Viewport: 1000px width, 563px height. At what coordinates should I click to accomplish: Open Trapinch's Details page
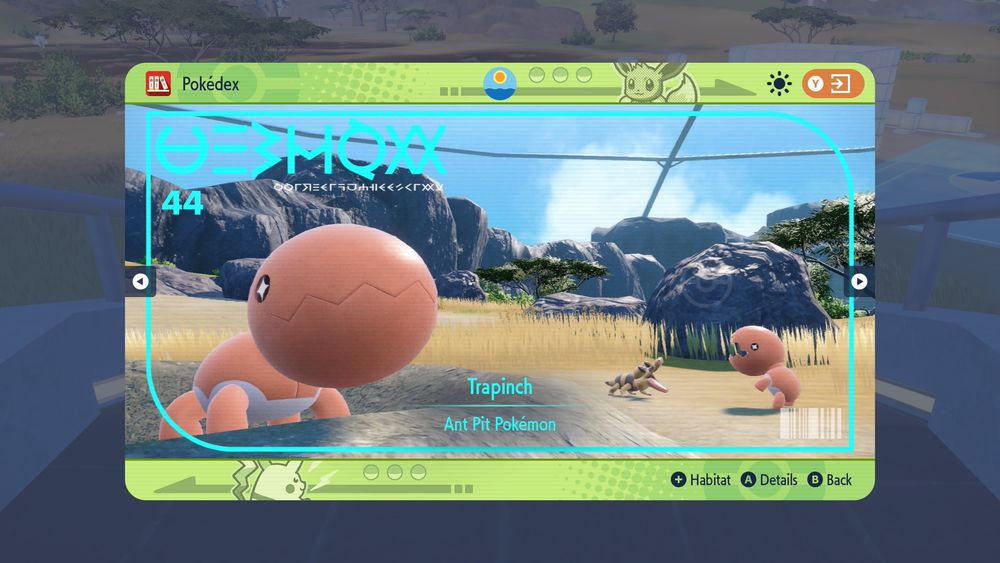(x=769, y=480)
